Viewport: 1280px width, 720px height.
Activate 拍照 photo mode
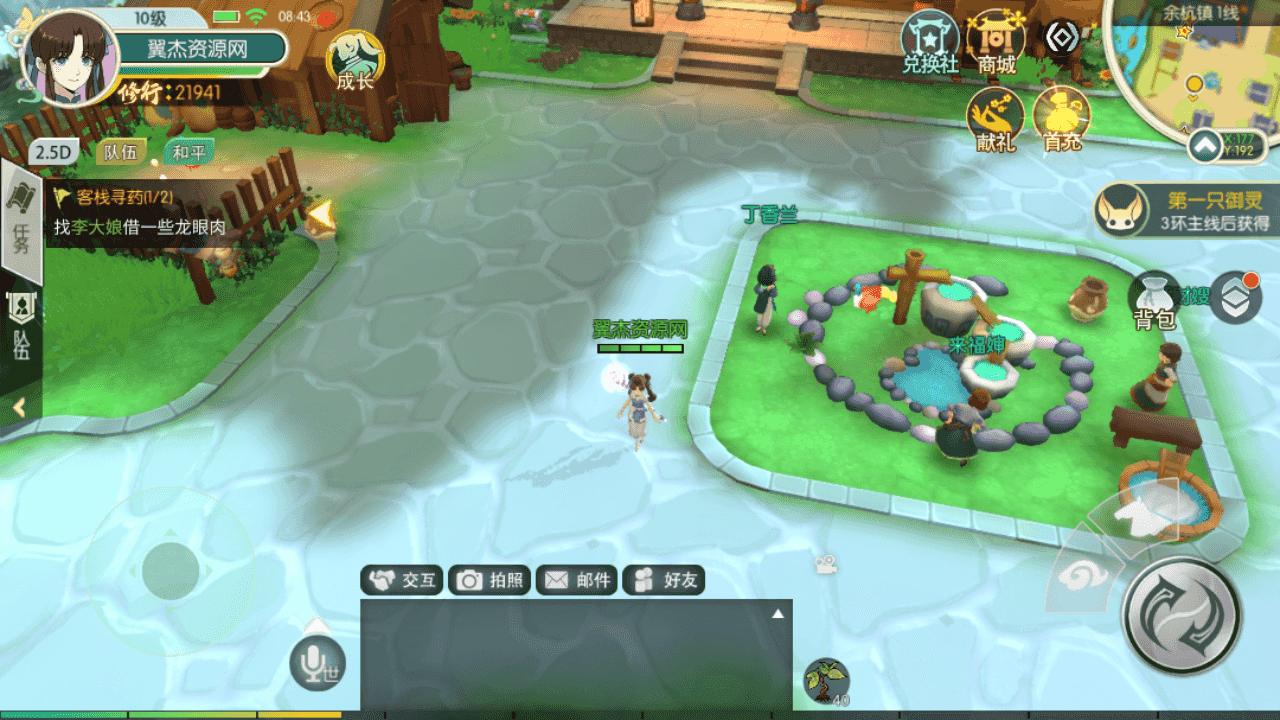coord(490,580)
